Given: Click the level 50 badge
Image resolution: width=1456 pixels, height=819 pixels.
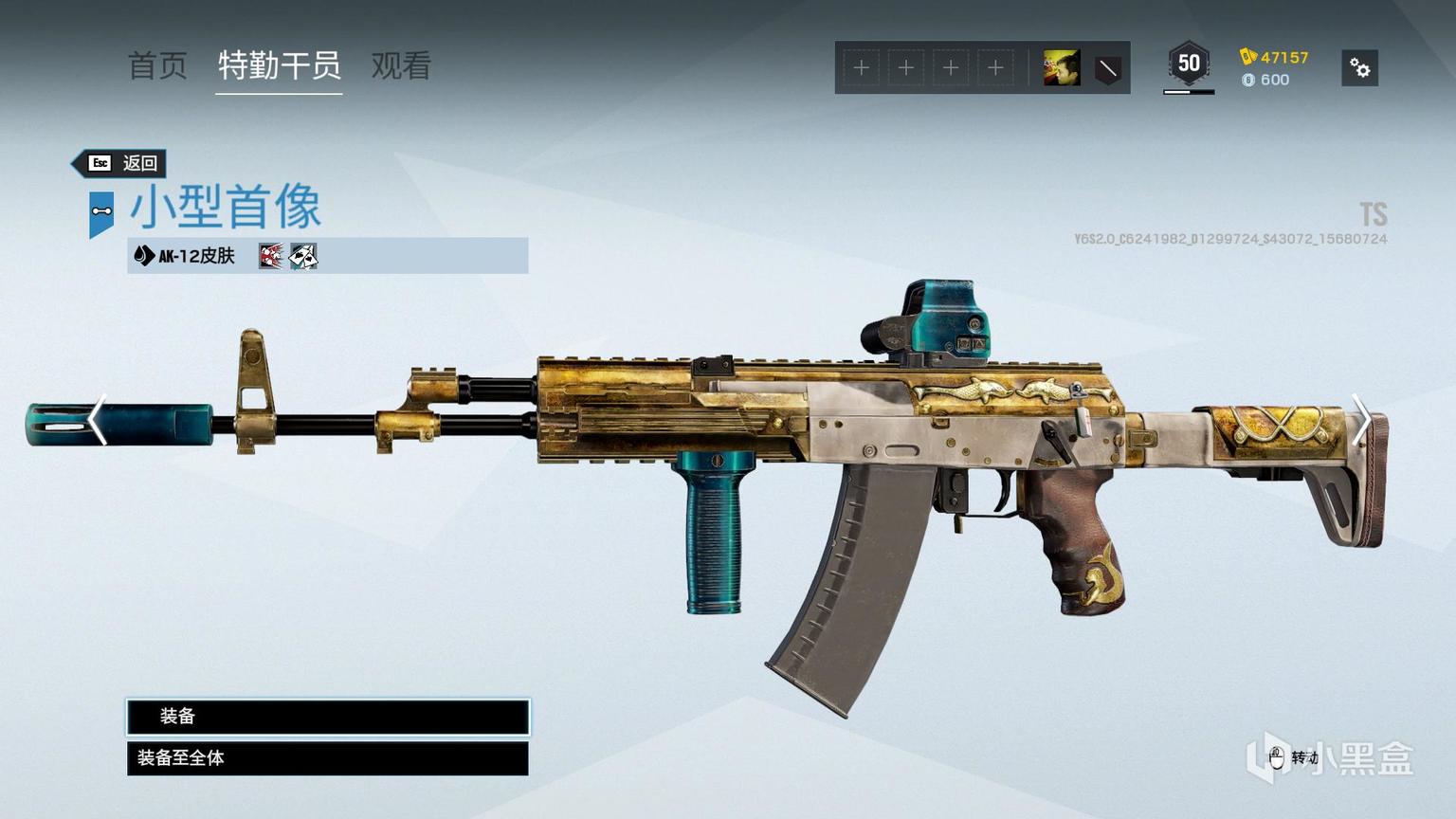Looking at the screenshot, I should coord(1189,64).
